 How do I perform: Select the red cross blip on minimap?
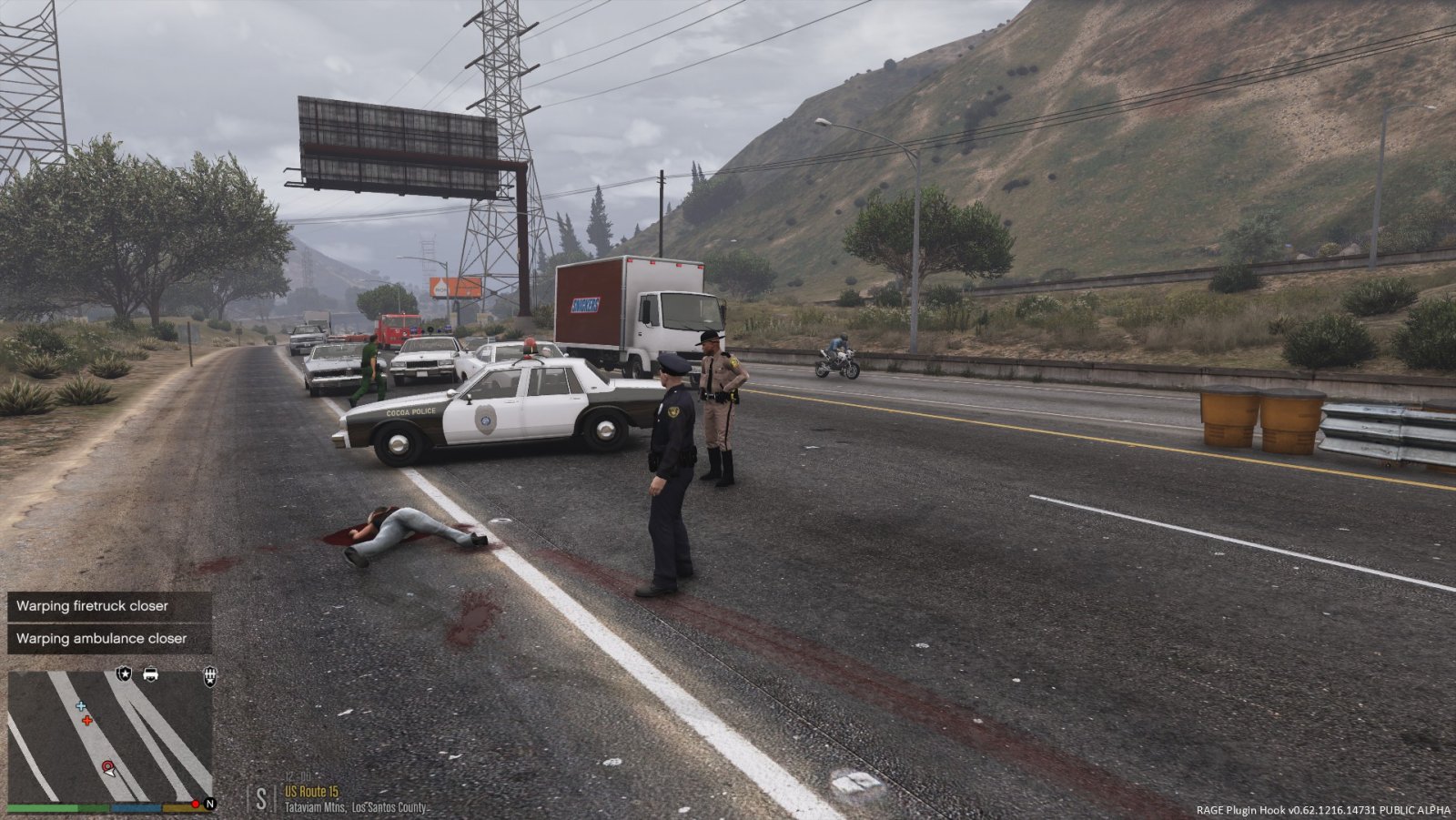[87, 721]
